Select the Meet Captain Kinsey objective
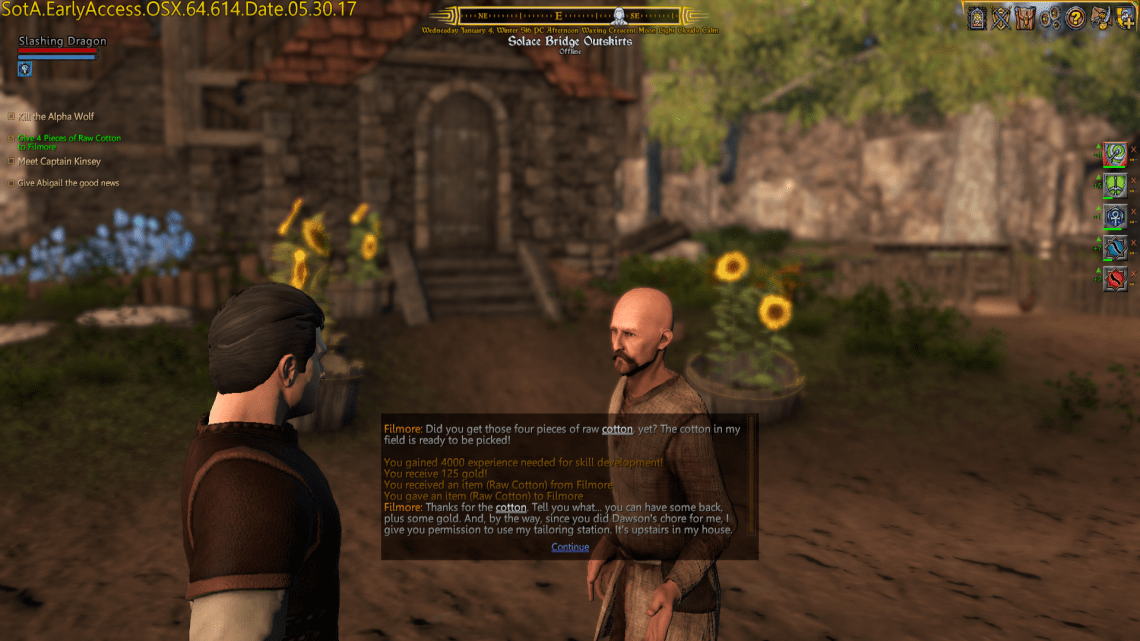1140x641 pixels. (59, 161)
